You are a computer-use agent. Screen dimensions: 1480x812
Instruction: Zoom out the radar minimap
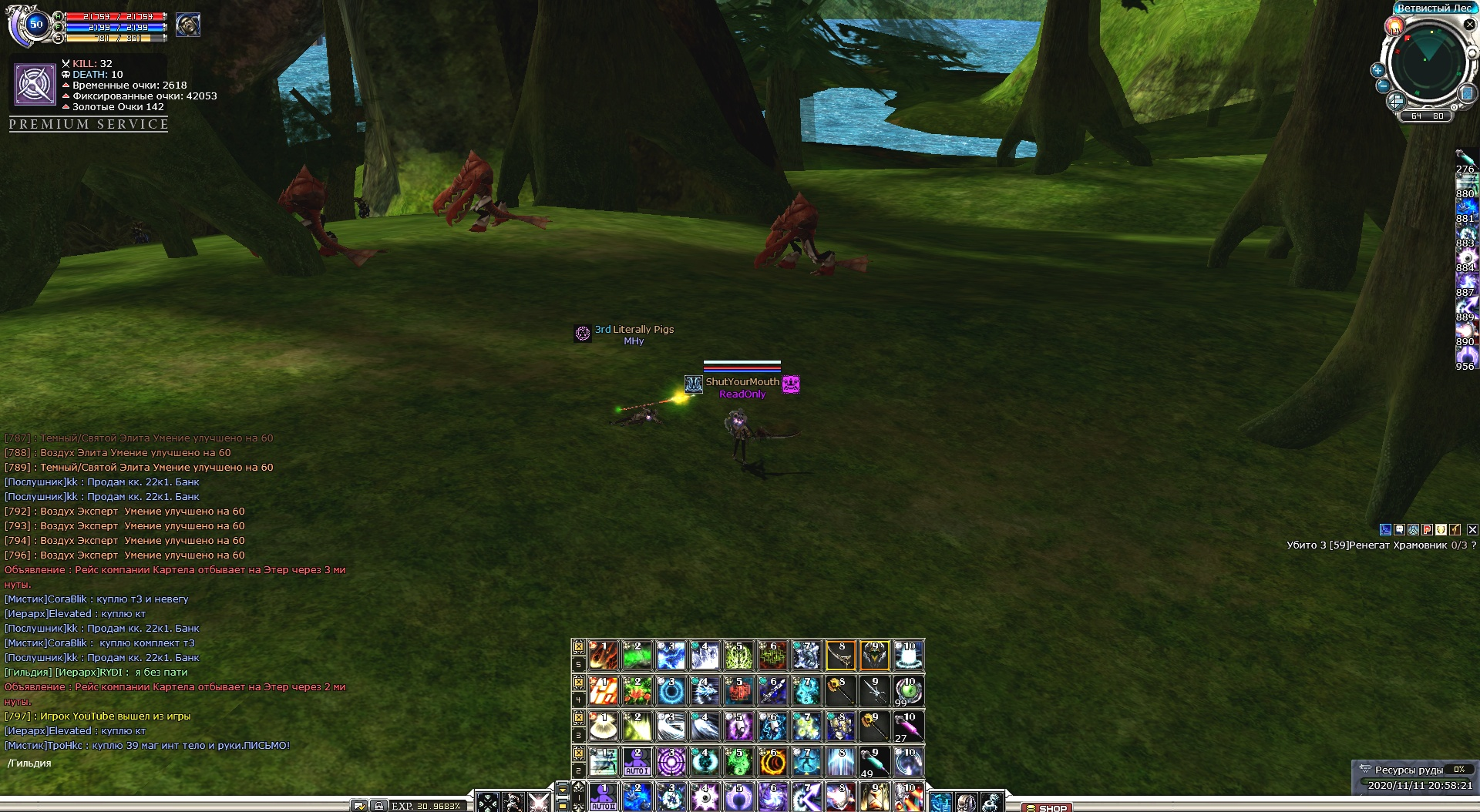1383,86
